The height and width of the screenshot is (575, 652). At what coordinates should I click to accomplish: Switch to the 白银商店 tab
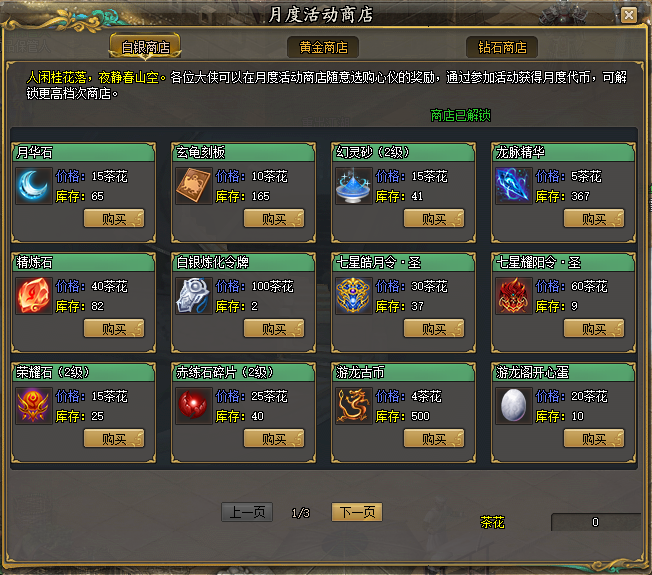(x=145, y=47)
